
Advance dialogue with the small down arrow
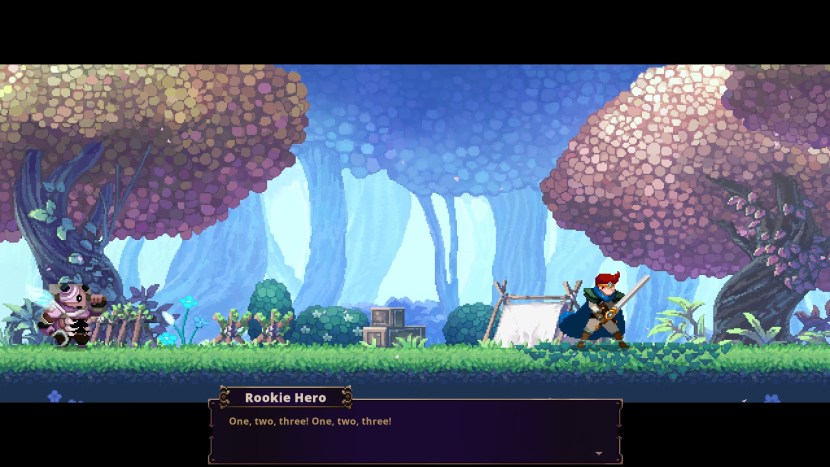click(x=599, y=453)
